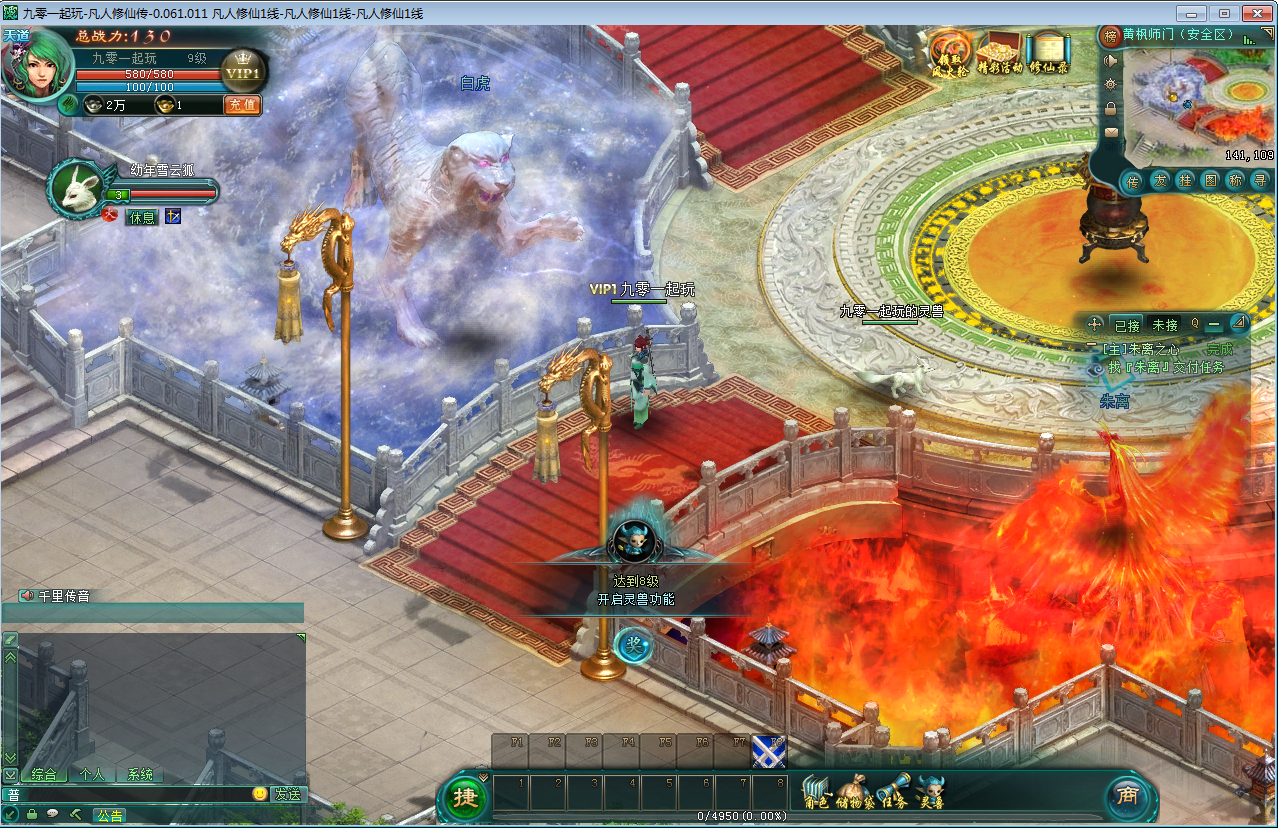Open the VIP1 badge
The width and height of the screenshot is (1278, 828).
pyautogui.click(x=242, y=72)
